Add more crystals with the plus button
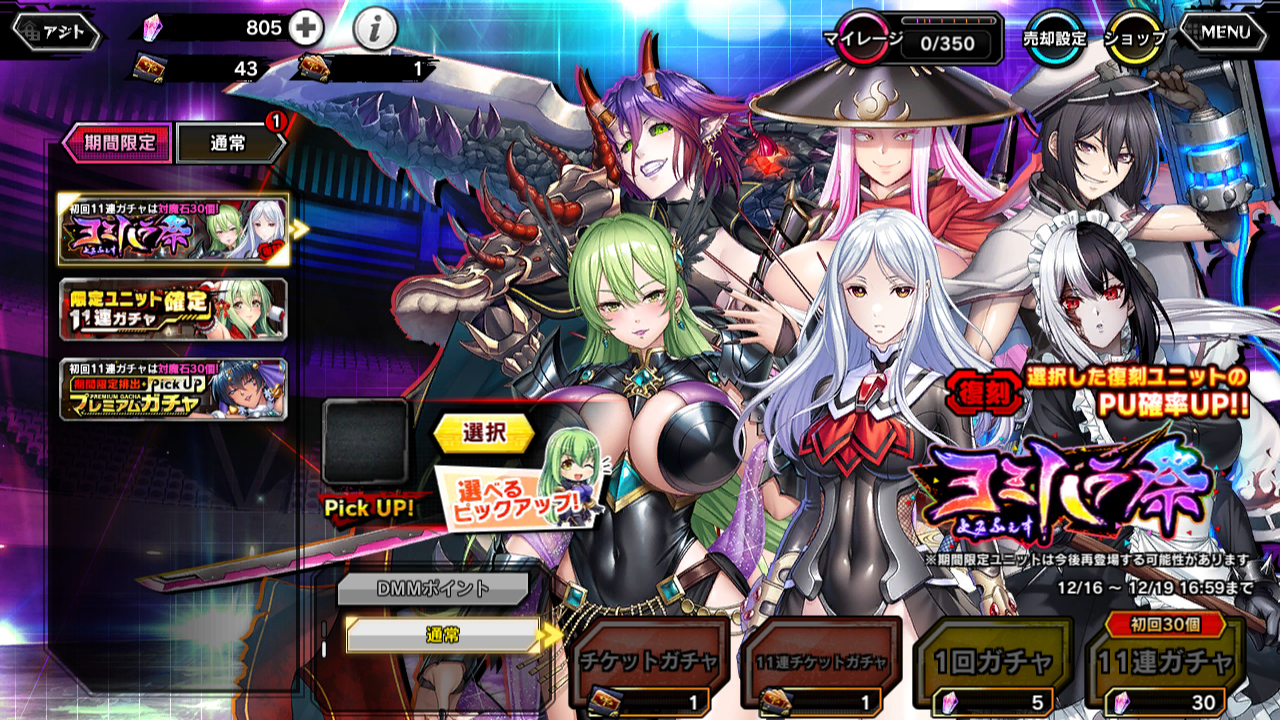Screen dimensions: 1280x720 click(x=306, y=29)
